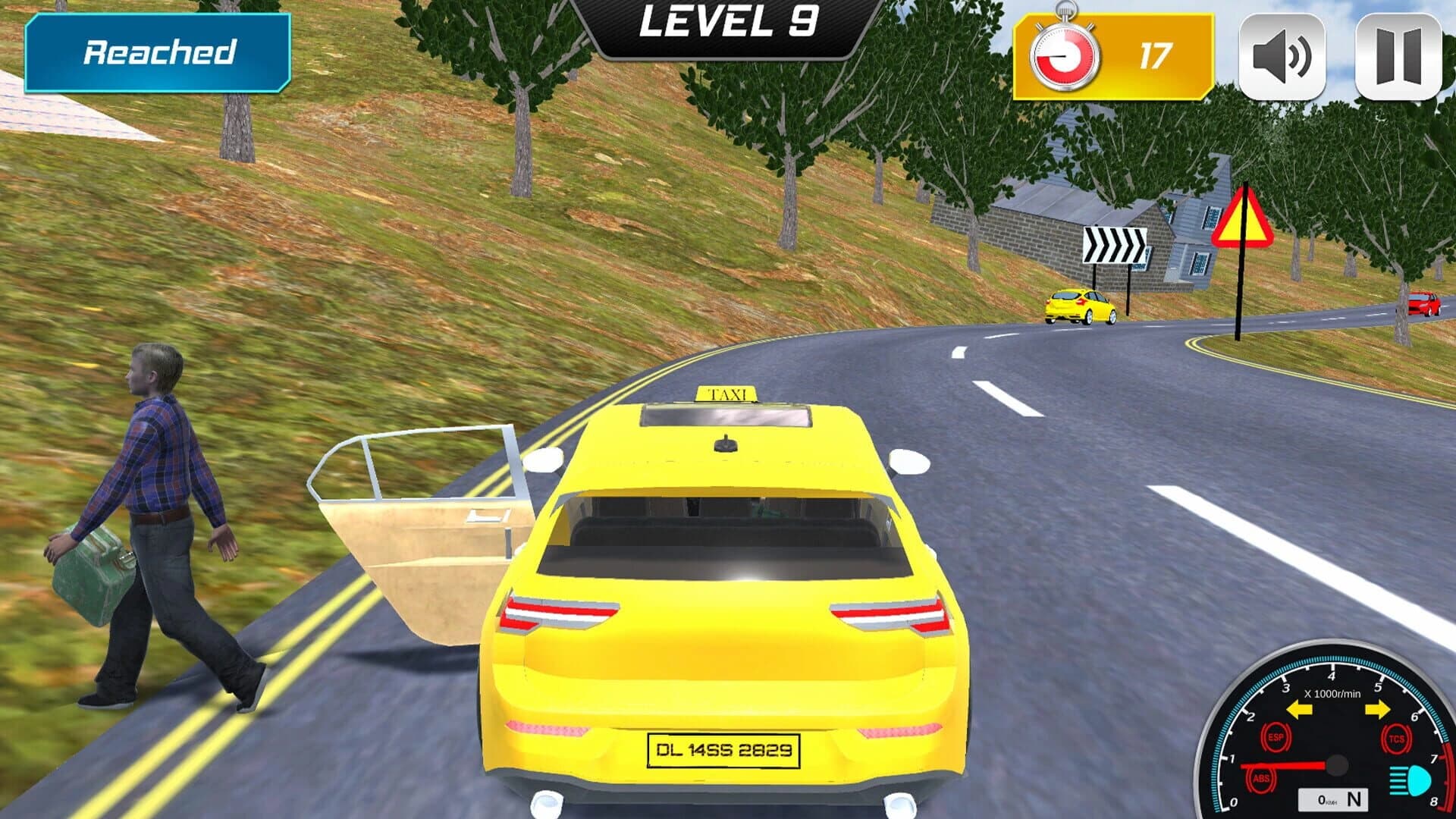Toggle the left yellow turn signal arrow
This screenshot has width=1456, height=819.
(1298, 708)
